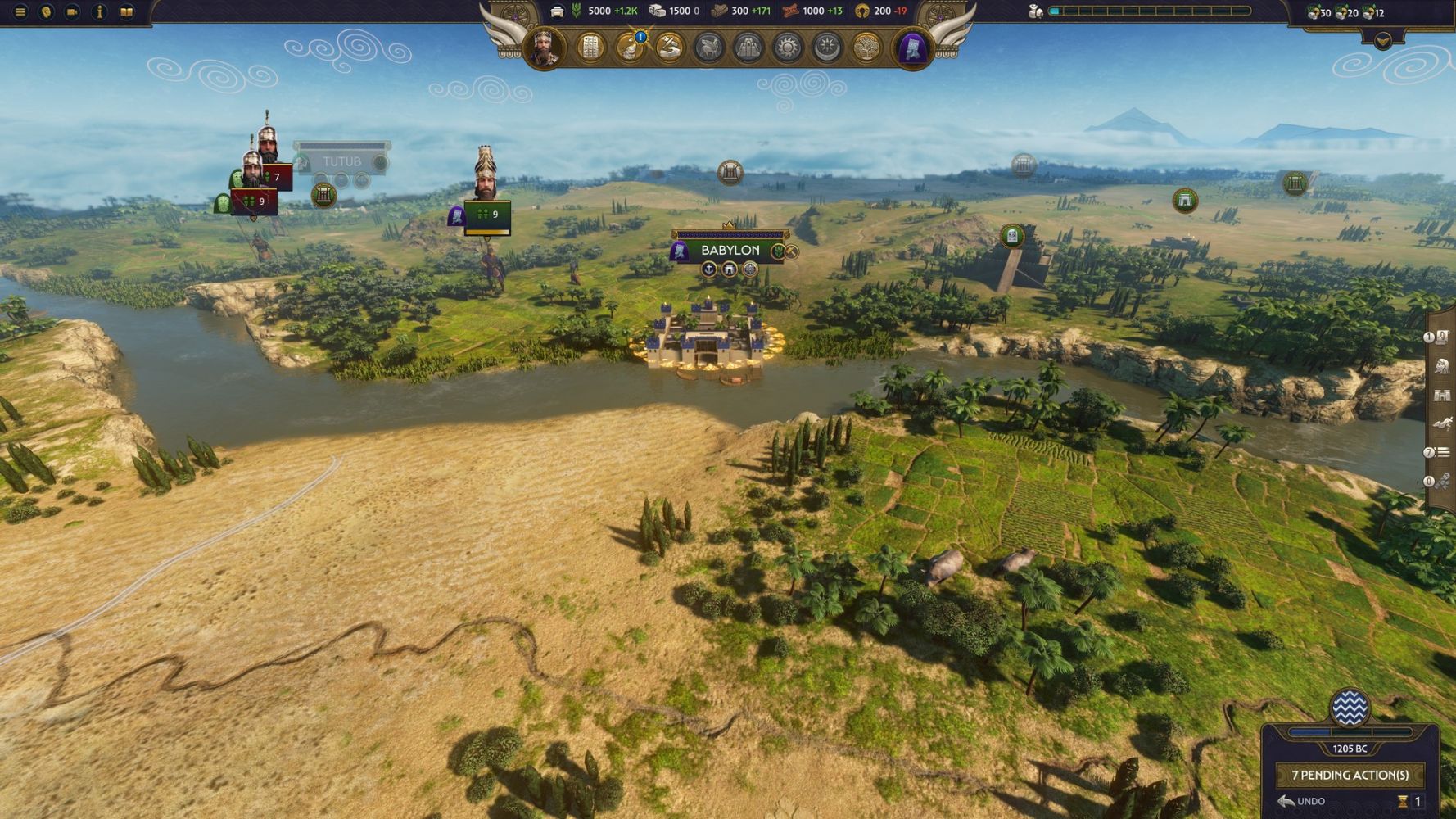Open the encyclopedia book icon

click(x=126, y=12)
